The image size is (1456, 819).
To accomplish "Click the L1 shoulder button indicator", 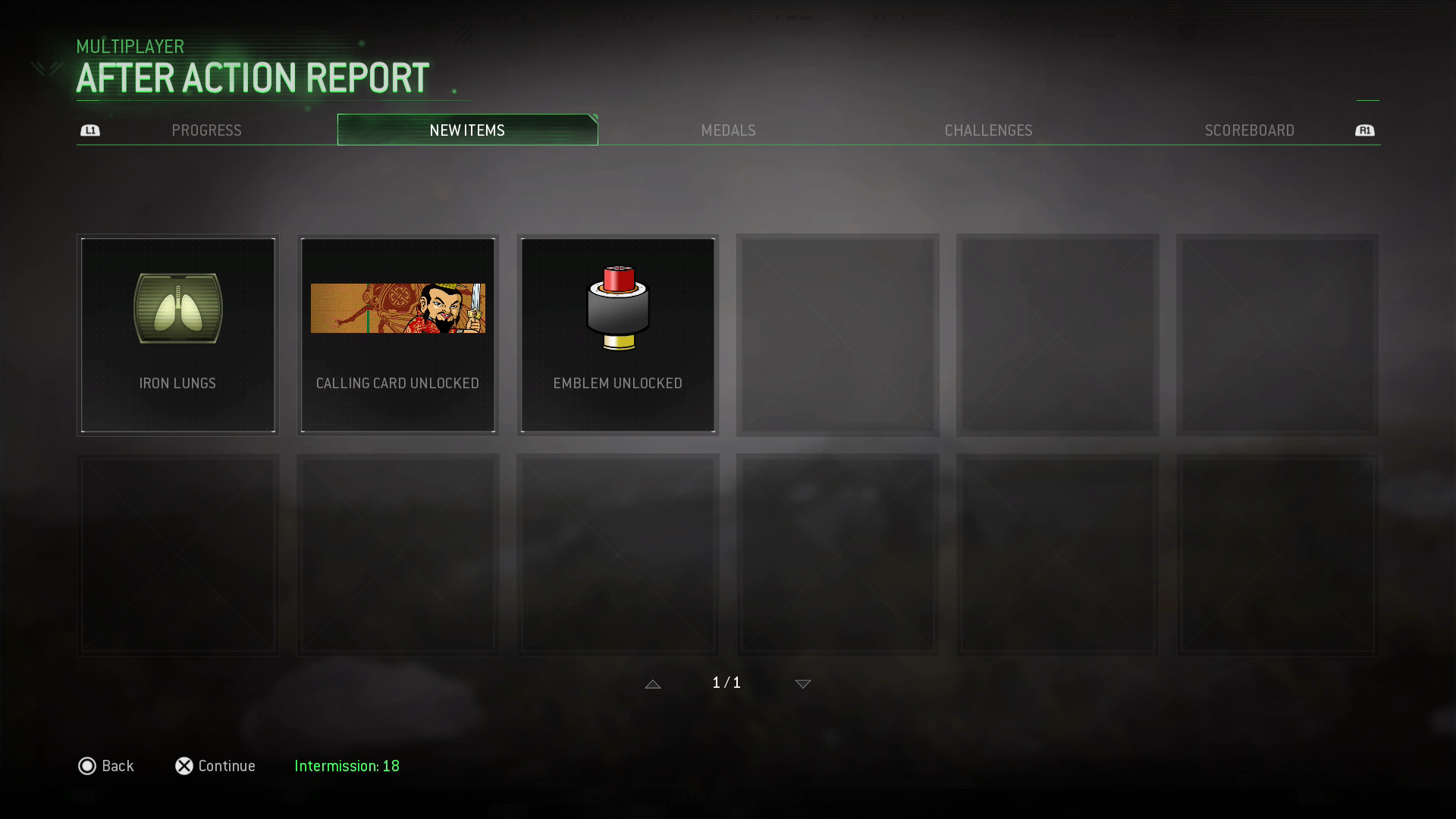I will coord(90,130).
